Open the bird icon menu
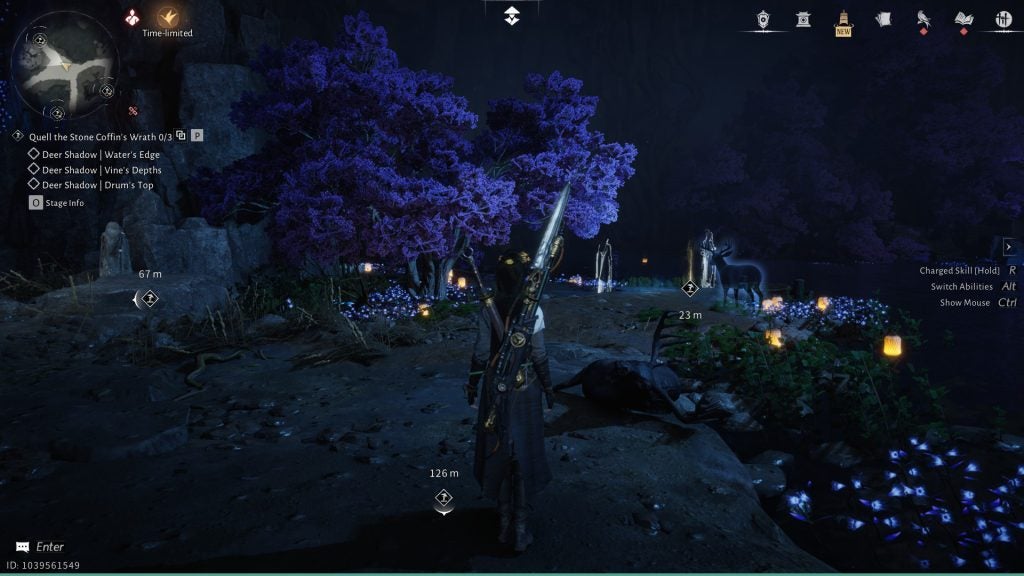Image resolution: width=1024 pixels, height=576 pixels. [x=924, y=19]
